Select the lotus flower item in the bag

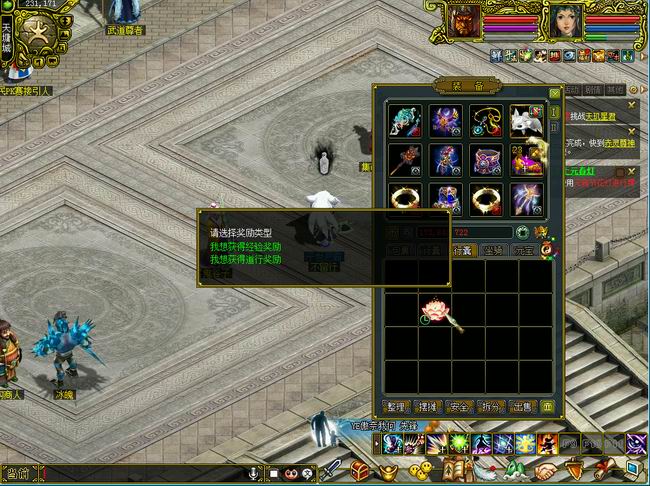click(438, 309)
